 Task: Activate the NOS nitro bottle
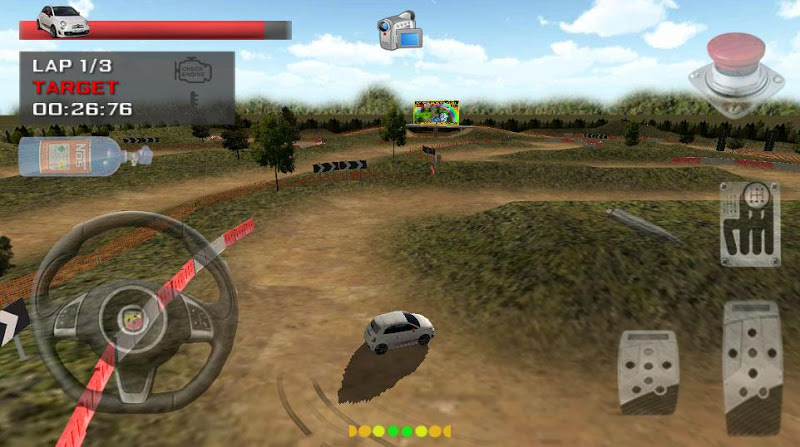[x=82, y=157]
